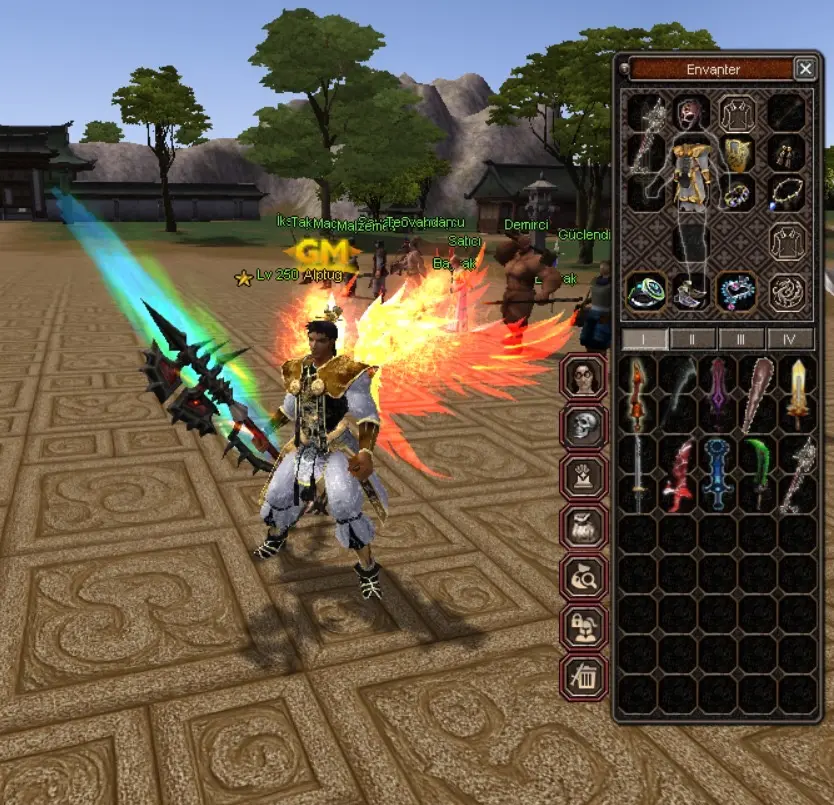The width and height of the screenshot is (834, 805).
Task: Select the equipped red mask helmet slot
Action: (690, 111)
